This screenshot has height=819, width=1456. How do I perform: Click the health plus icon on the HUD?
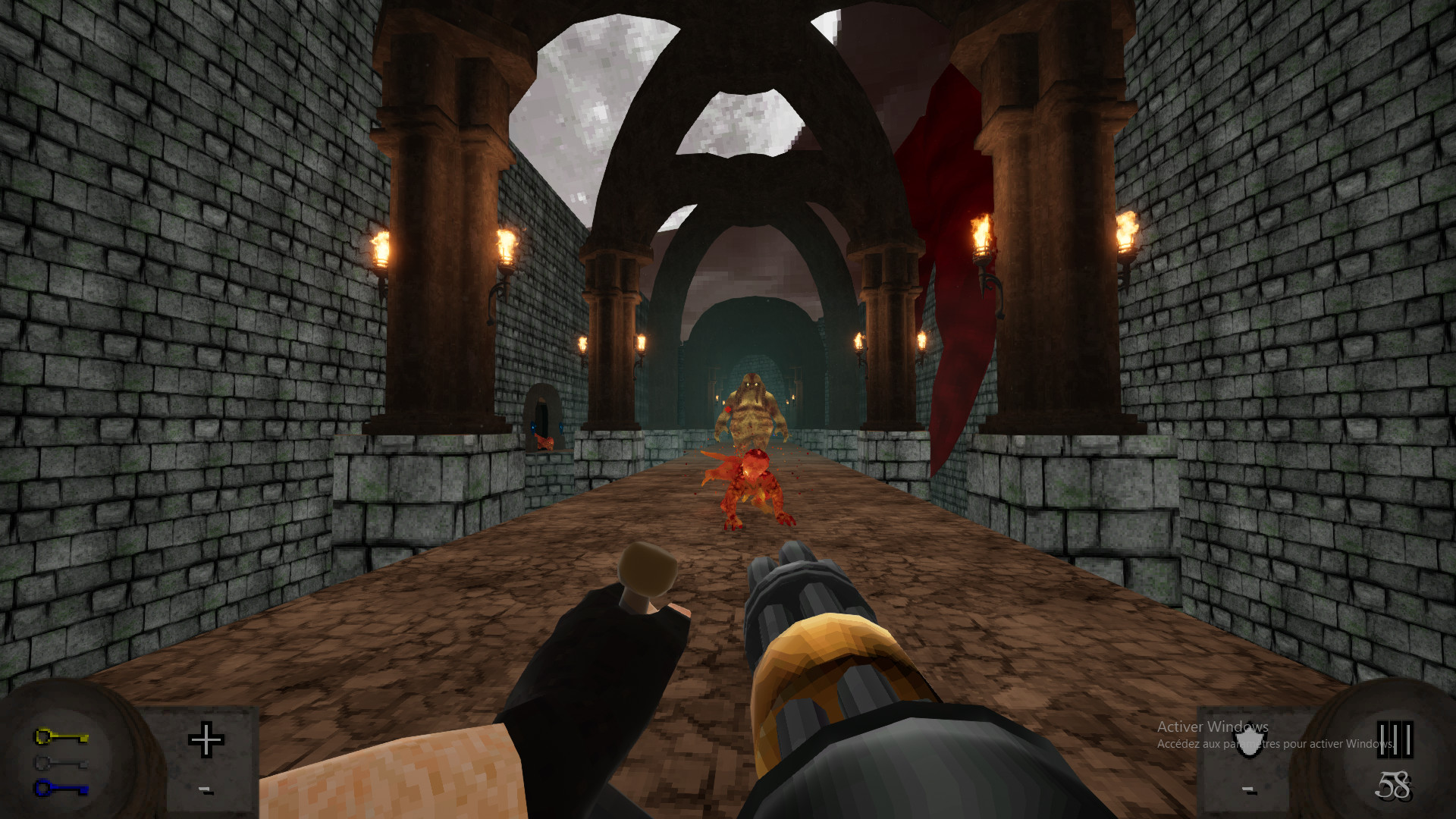(206, 741)
